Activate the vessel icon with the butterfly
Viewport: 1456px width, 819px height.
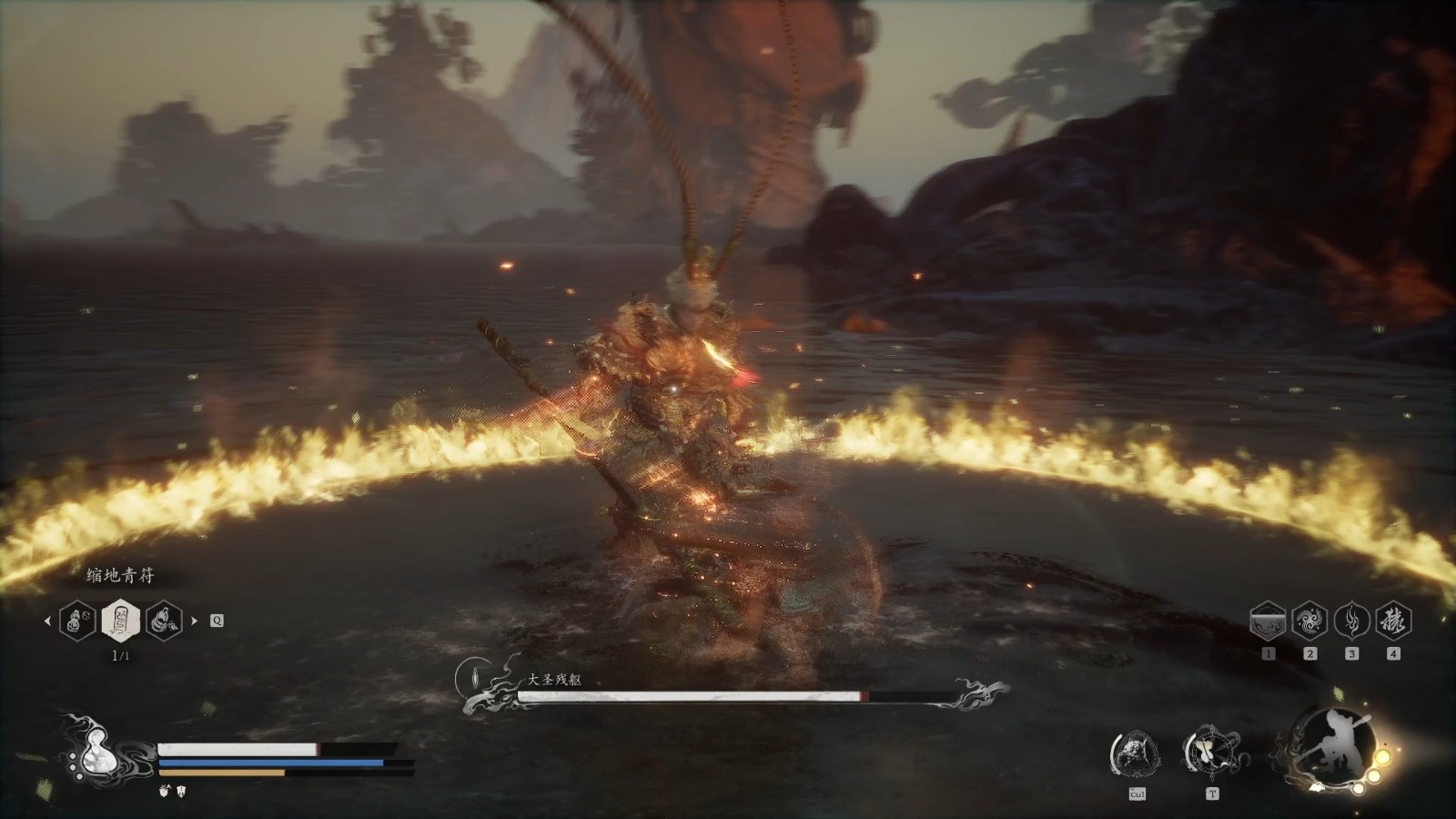1210,753
